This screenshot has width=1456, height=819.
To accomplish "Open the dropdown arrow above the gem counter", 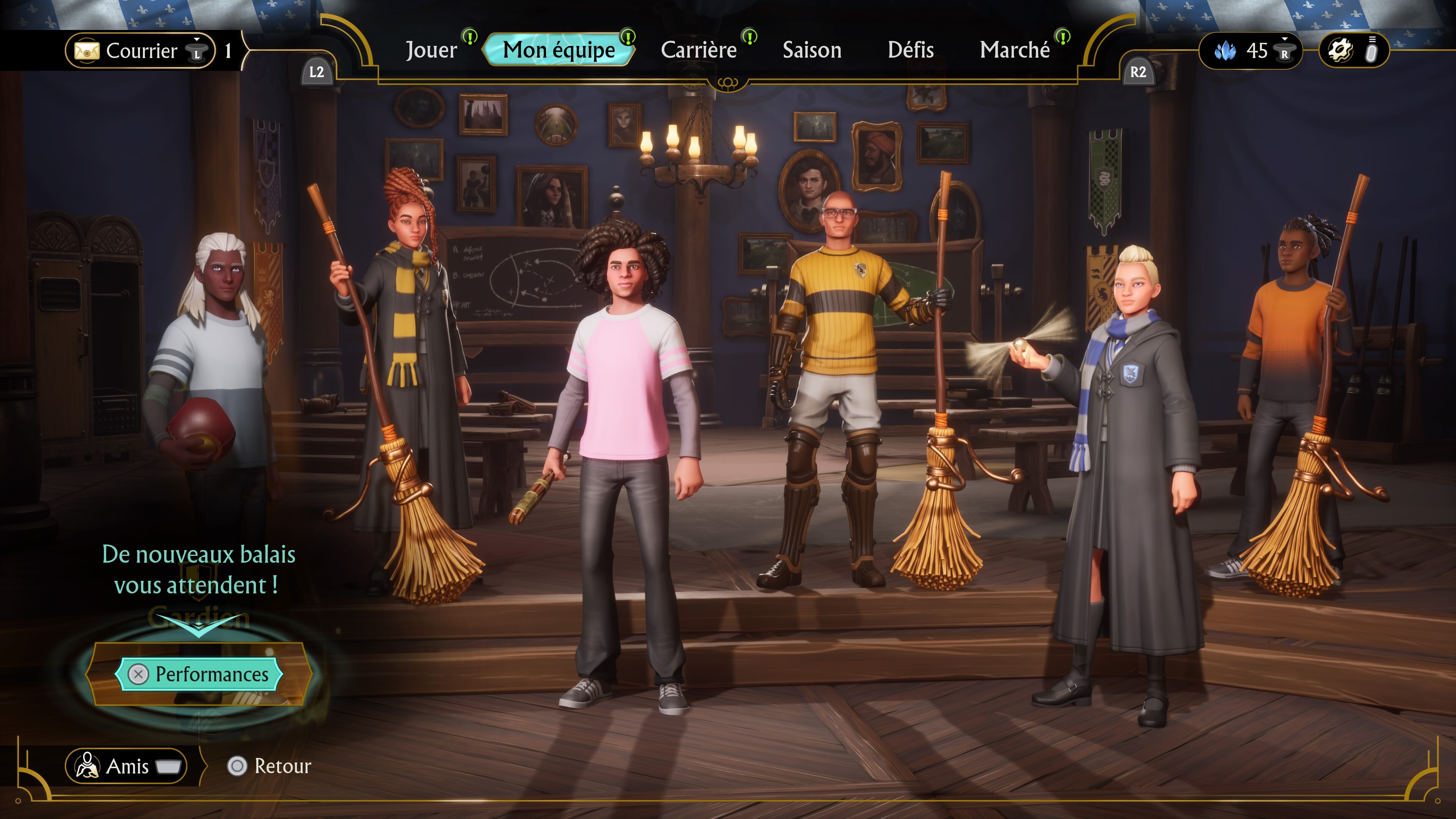I will tap(1285, 38).
